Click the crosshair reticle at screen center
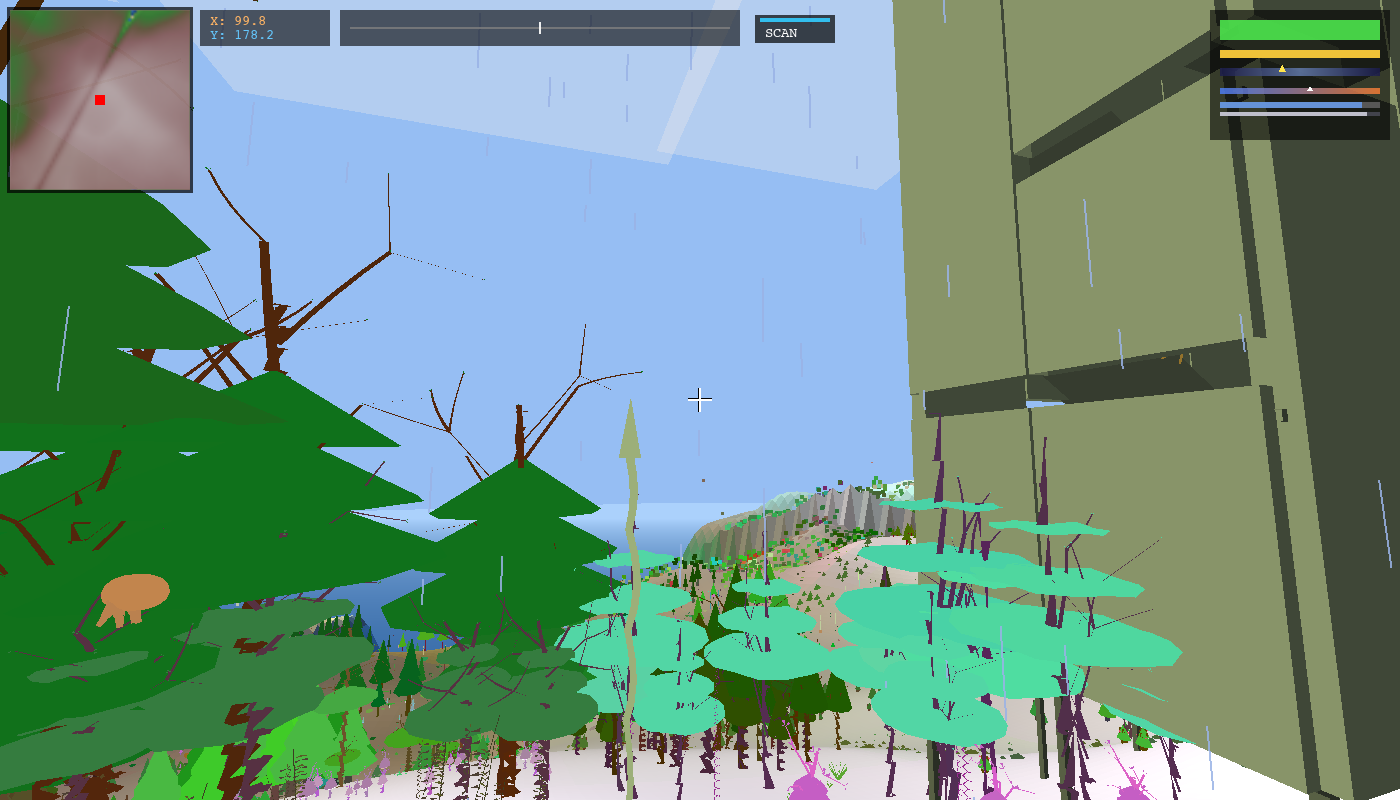Screen dimensions: 1400x800 (700, 400)
